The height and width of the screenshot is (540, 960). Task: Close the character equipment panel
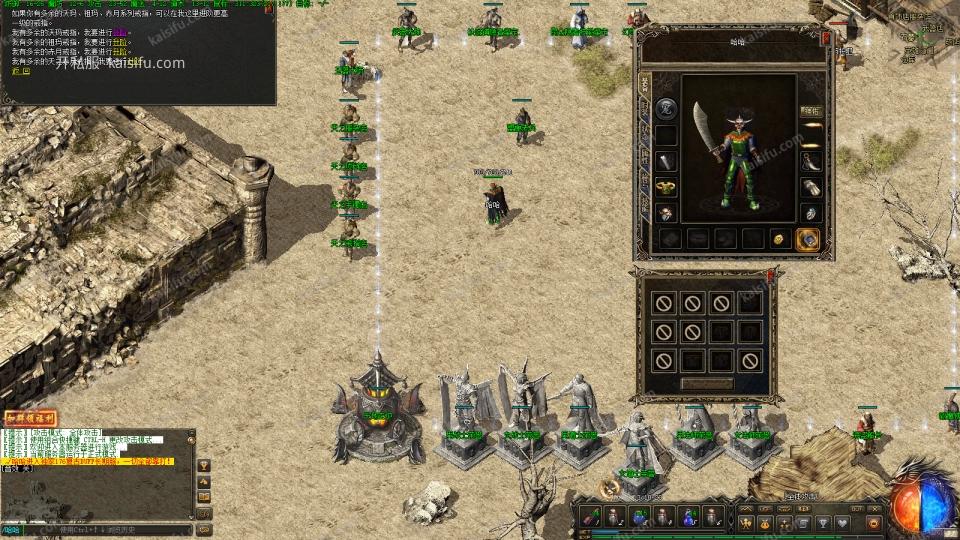click(x=826, y=38)
